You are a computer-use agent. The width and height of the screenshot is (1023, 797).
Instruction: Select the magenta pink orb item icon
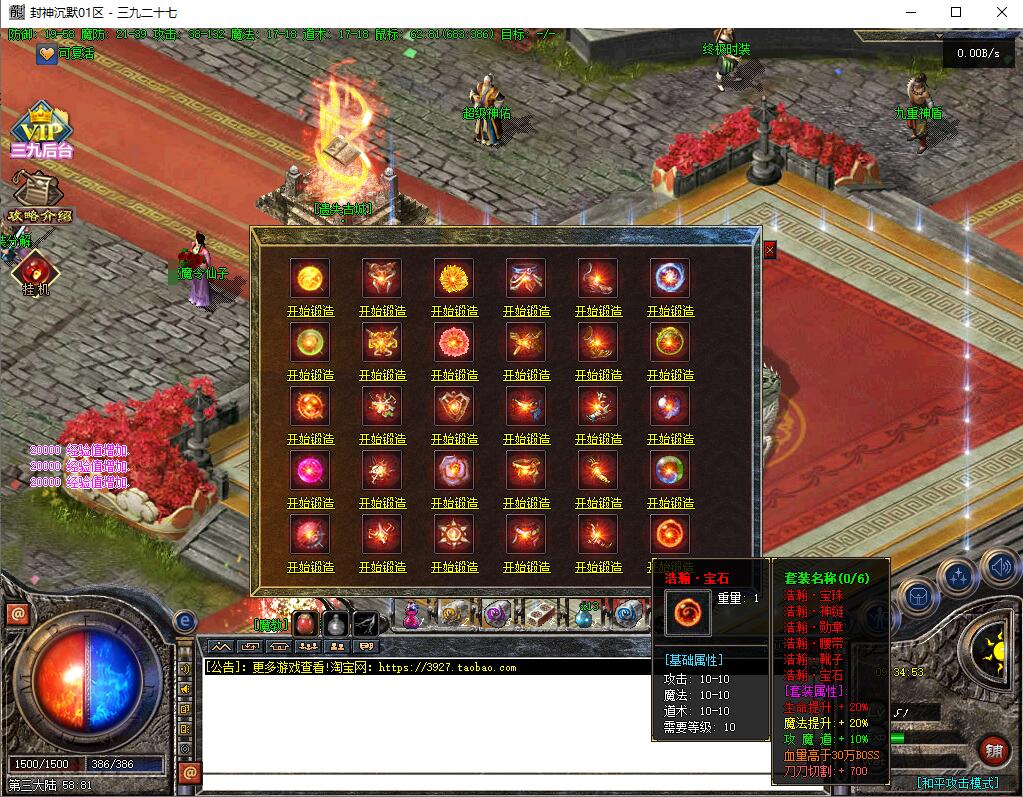tap(310, 470)
